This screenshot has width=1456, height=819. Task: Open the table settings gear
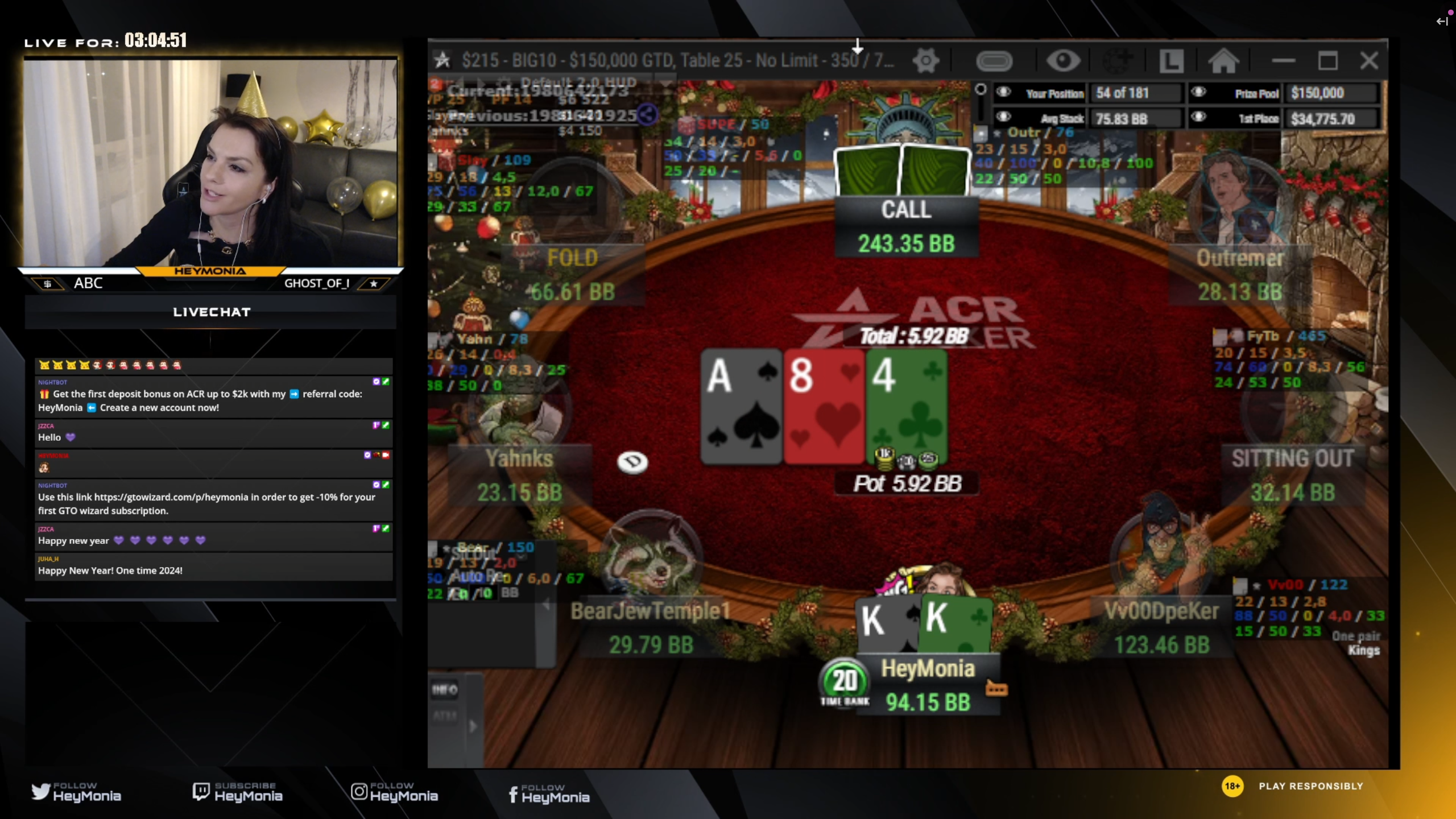(926, 61)
